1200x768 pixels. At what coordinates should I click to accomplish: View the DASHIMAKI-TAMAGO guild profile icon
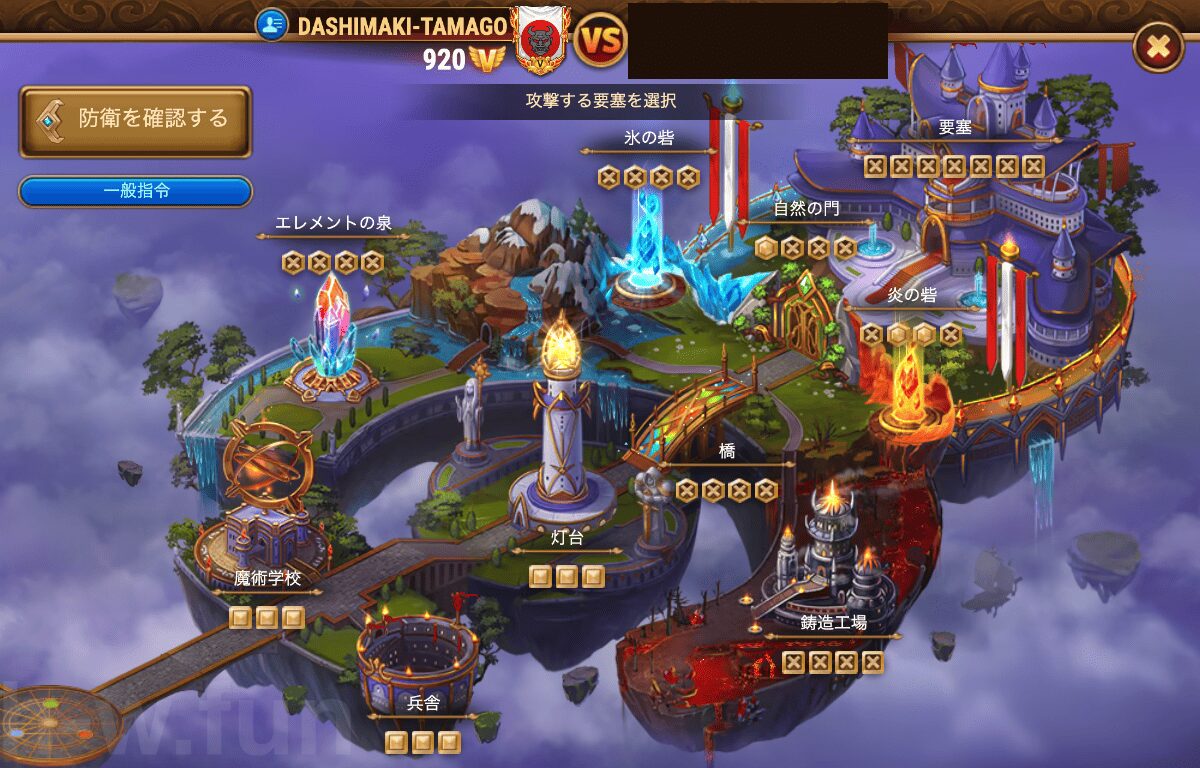[x=271, y=25]
